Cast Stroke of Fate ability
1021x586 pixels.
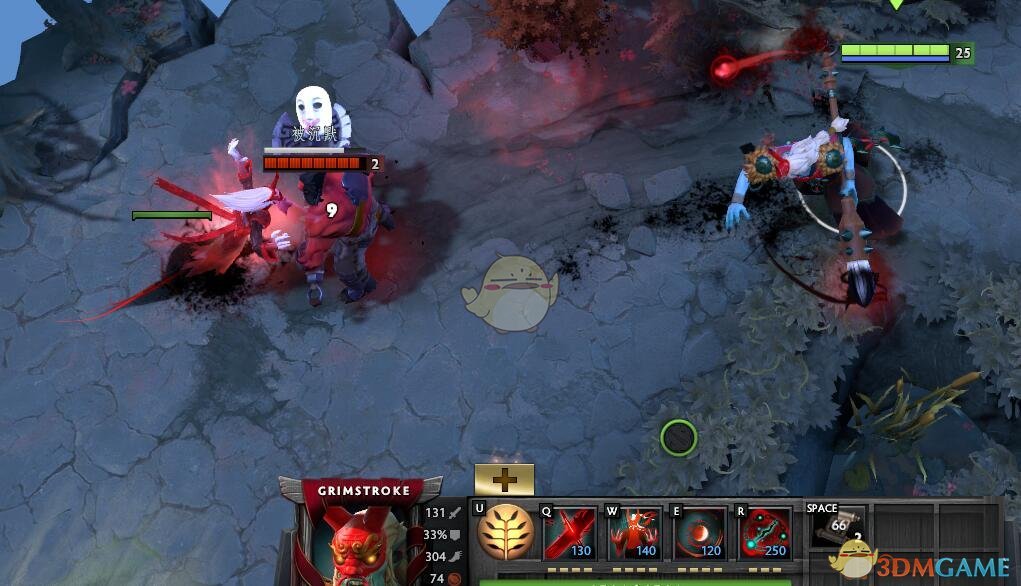pyautogui.click(x=569, y=532)
